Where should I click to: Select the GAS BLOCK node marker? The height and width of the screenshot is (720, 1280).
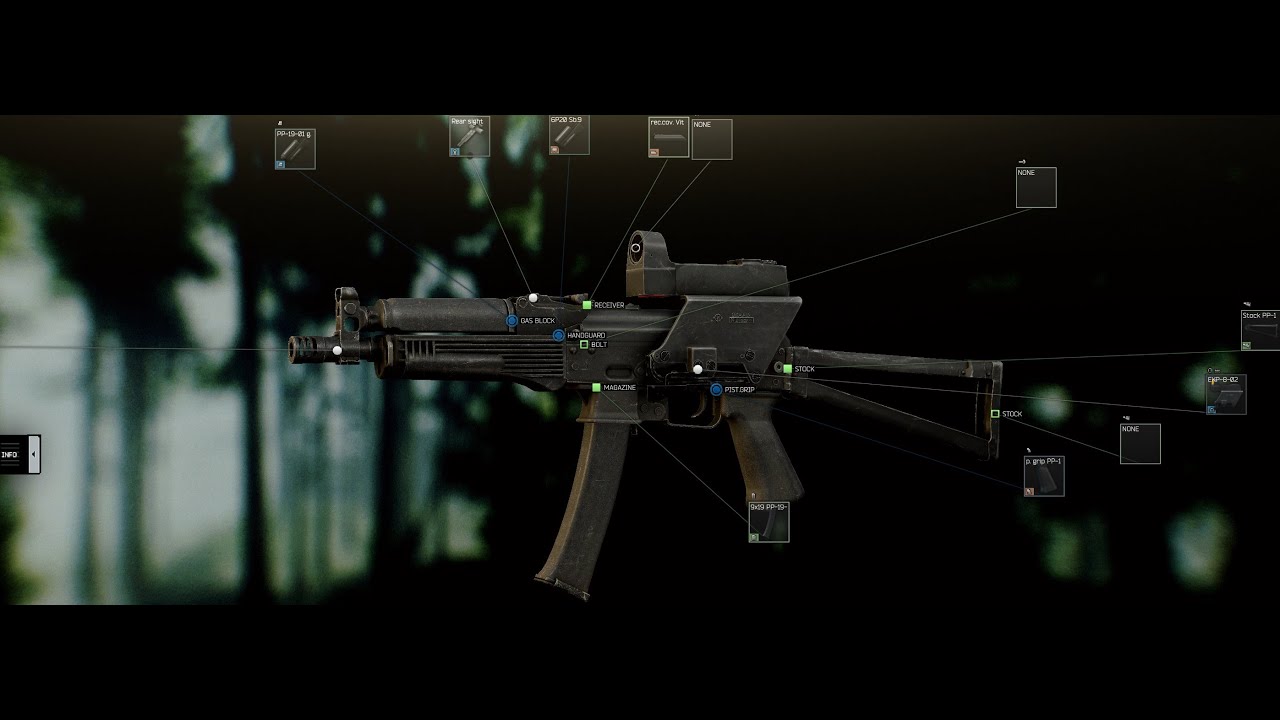[512, 321]
